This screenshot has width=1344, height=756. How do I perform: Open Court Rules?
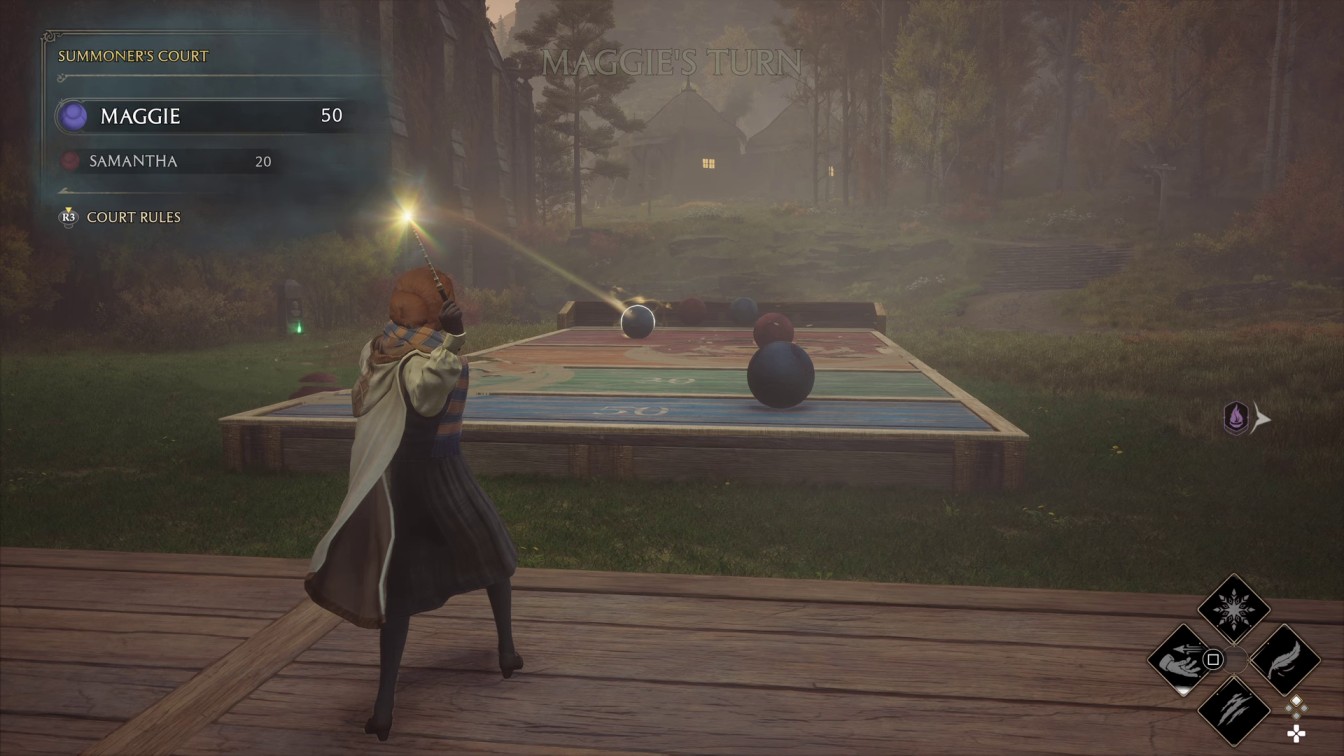point(132,217)
